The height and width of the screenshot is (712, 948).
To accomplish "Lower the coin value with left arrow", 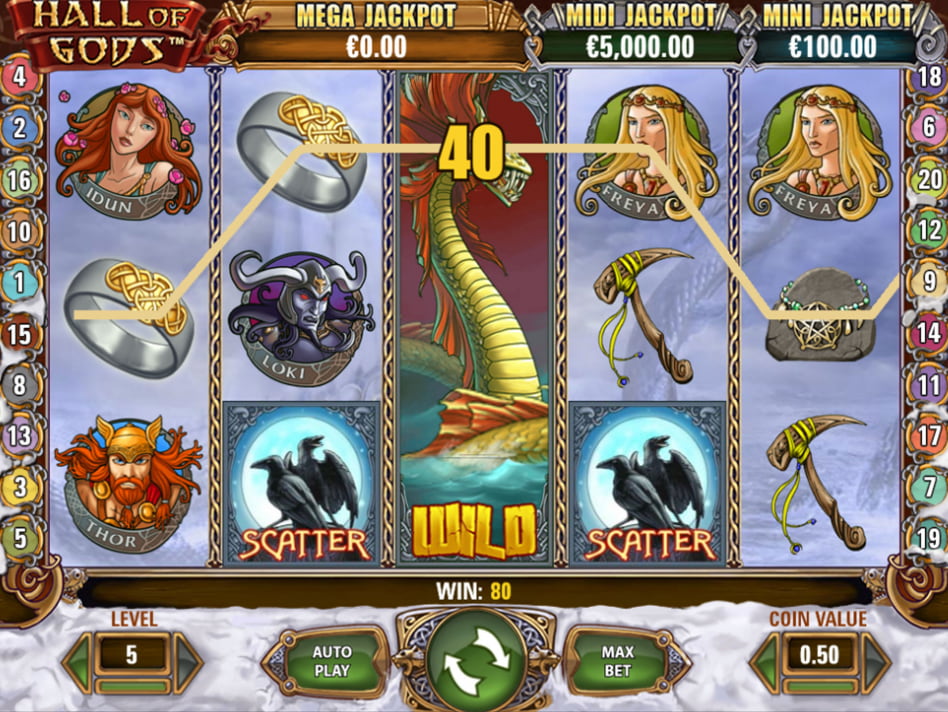I will point(766,661).
